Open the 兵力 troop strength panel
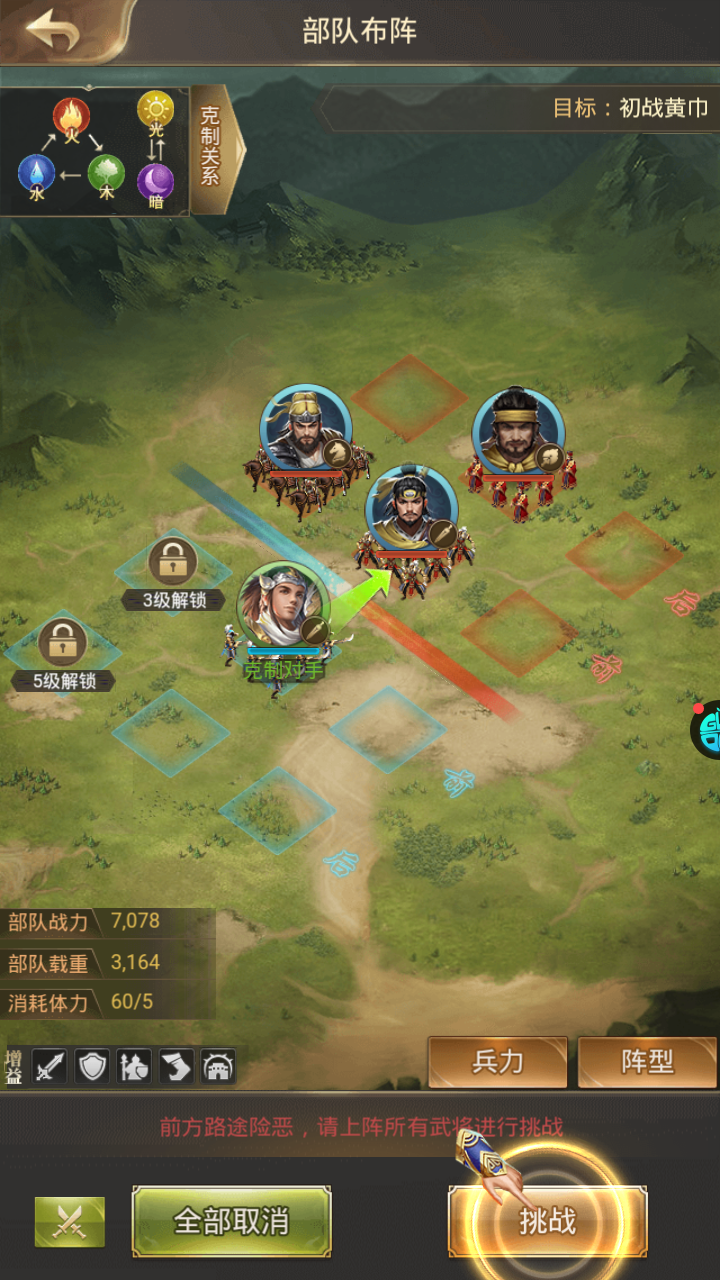The image size is (720, 1280). [x=497, y=1061]
